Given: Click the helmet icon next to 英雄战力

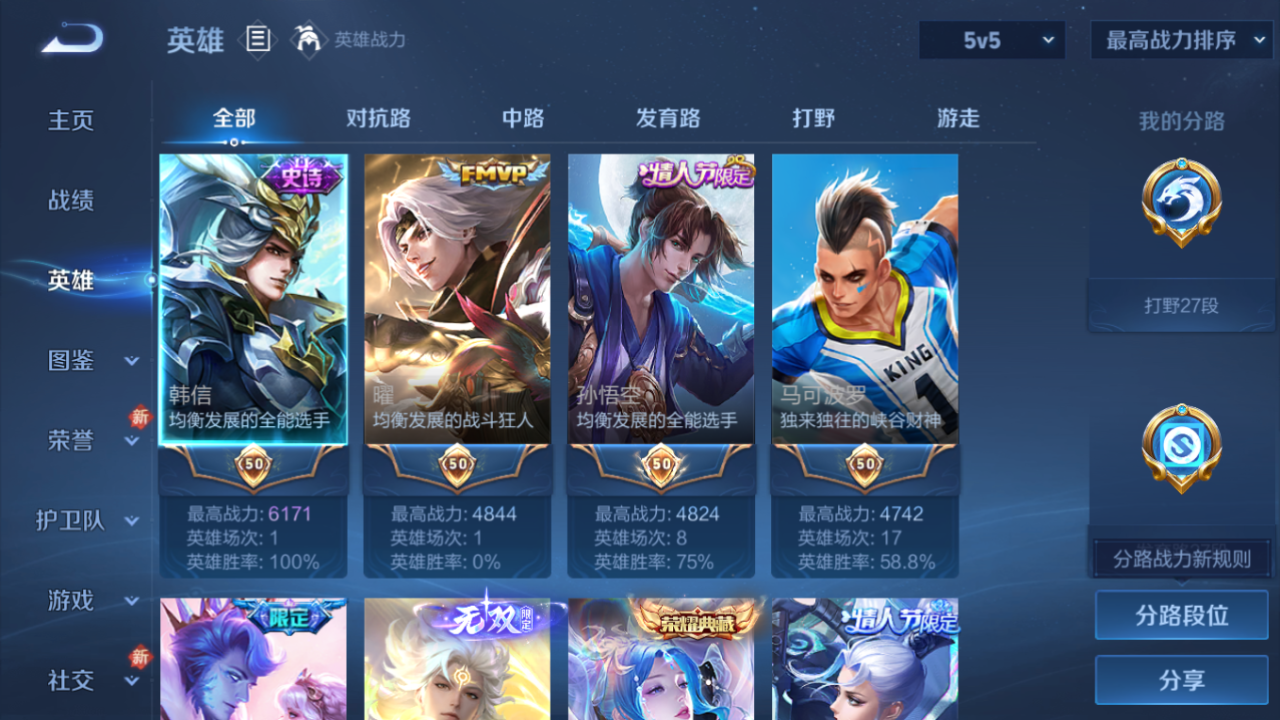Looking at the screenshot, I should point(310,40).
